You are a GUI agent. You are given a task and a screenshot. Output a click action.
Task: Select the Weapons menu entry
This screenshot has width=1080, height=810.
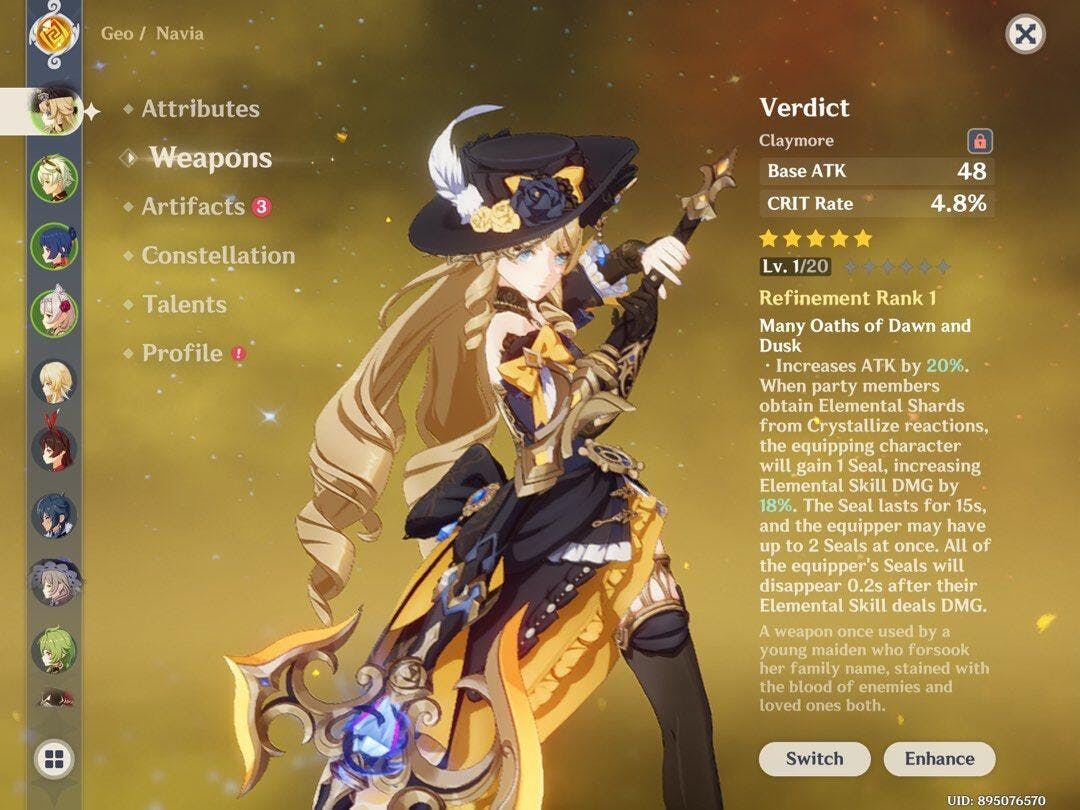(x=210, y=158)
